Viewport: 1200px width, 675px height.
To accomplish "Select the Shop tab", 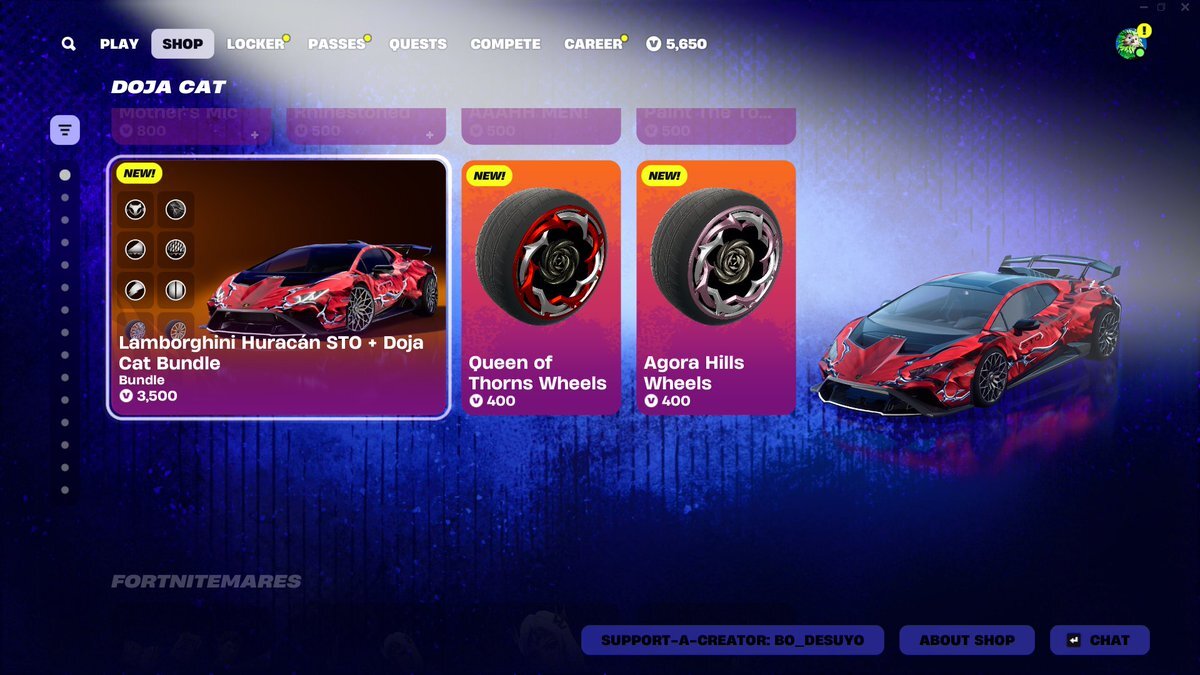I will click(182, 44).
